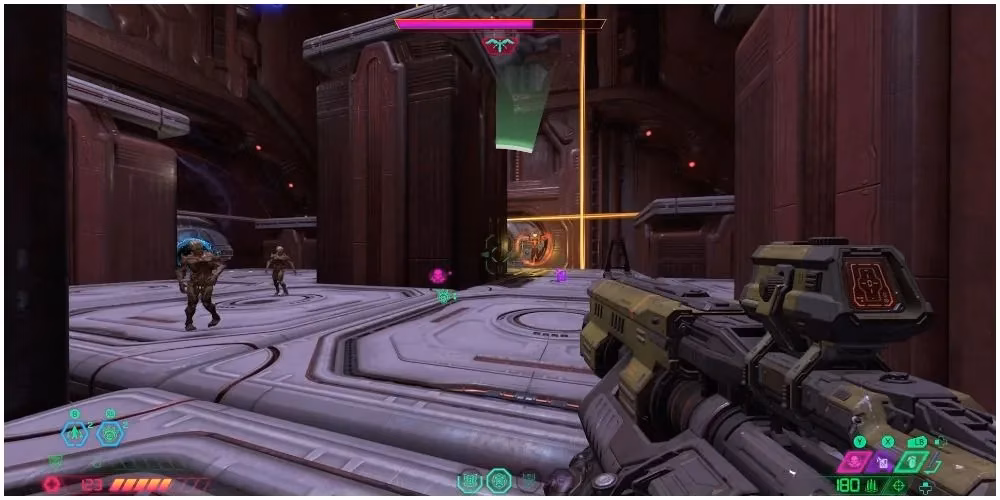
Task: Click the green crosshair weapon mod icon
Action: (899, 486)
